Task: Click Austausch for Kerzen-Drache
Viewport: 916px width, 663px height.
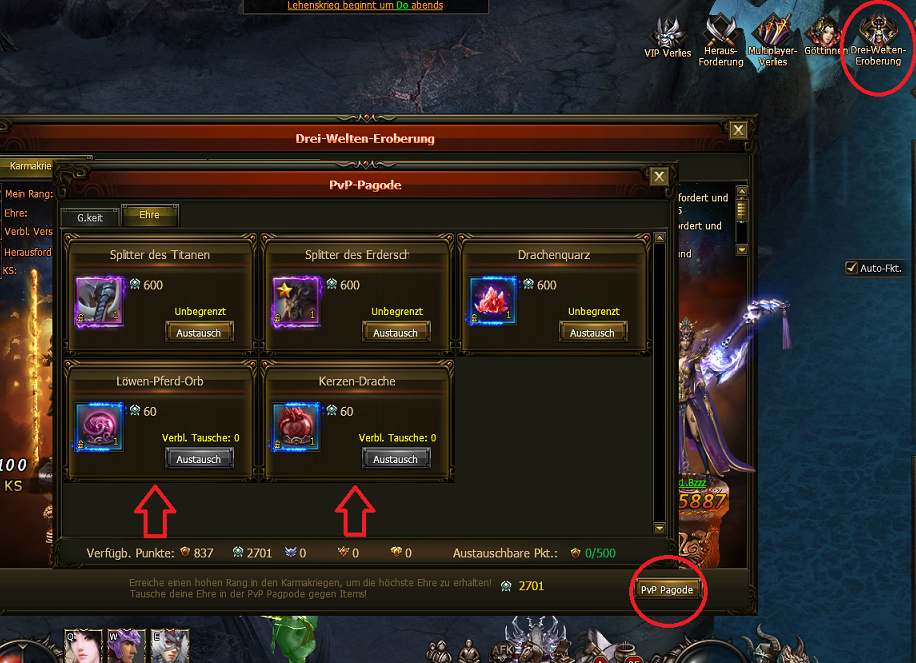Action: (x=396, y=458)
